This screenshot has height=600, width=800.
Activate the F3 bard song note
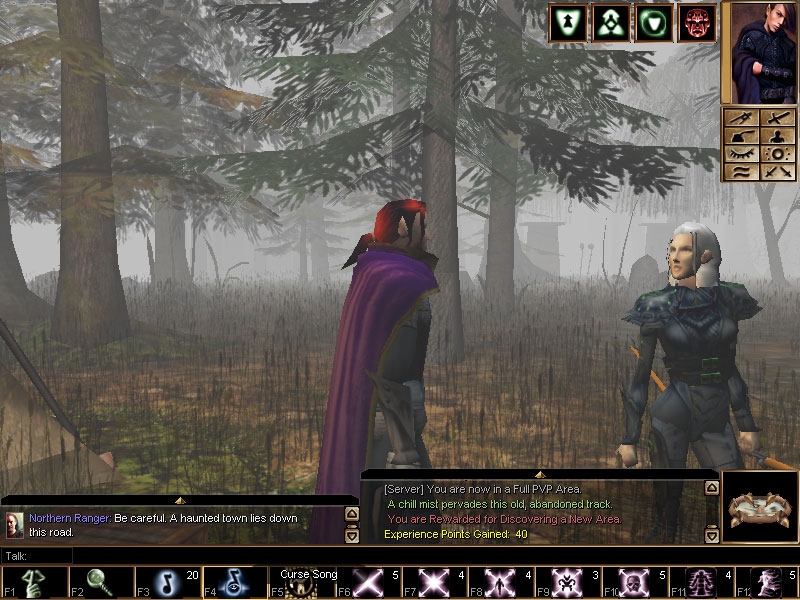164,583
